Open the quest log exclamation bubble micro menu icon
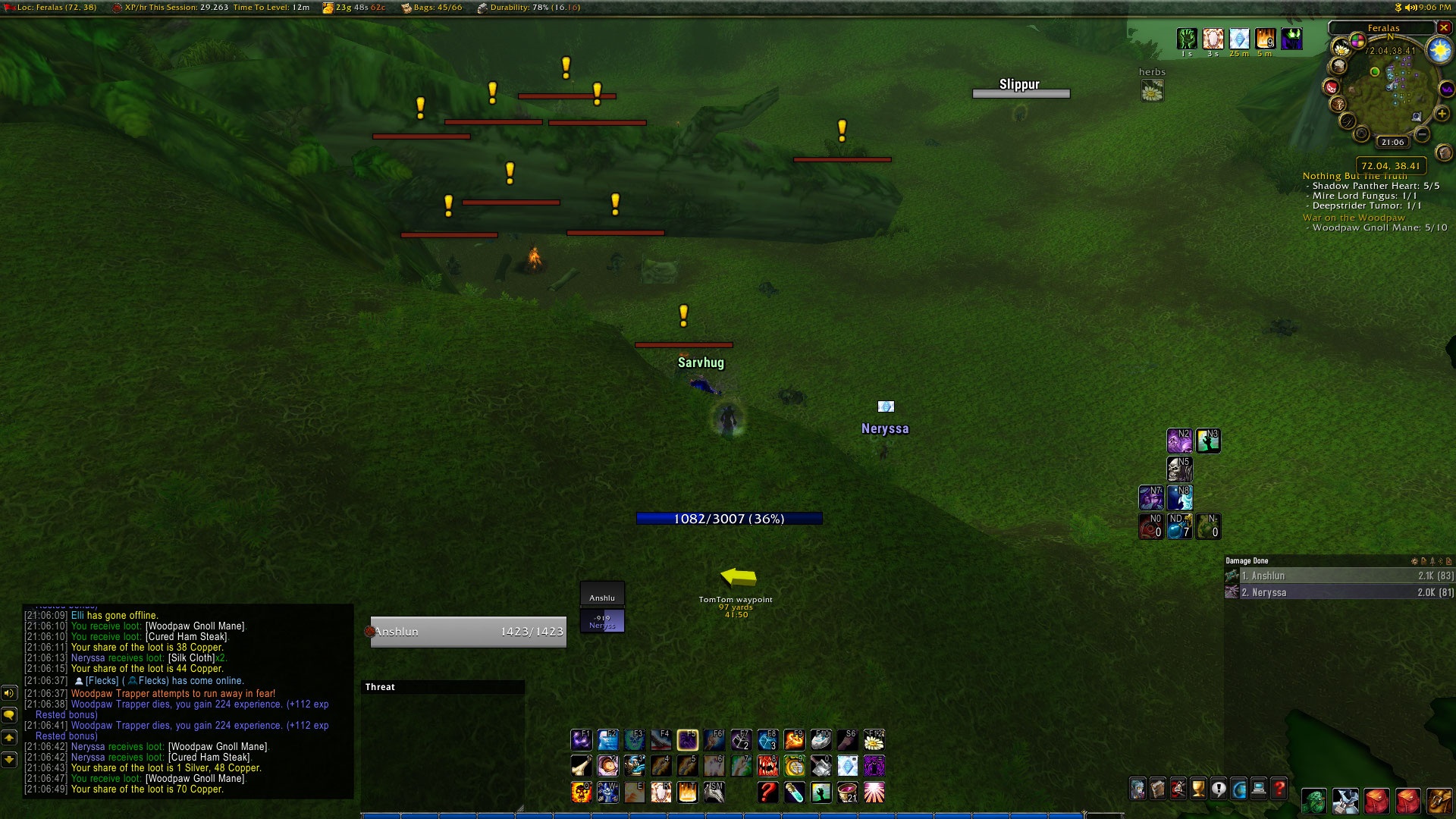Viewport: 1456px width, 819px height. coord(1219,787)
